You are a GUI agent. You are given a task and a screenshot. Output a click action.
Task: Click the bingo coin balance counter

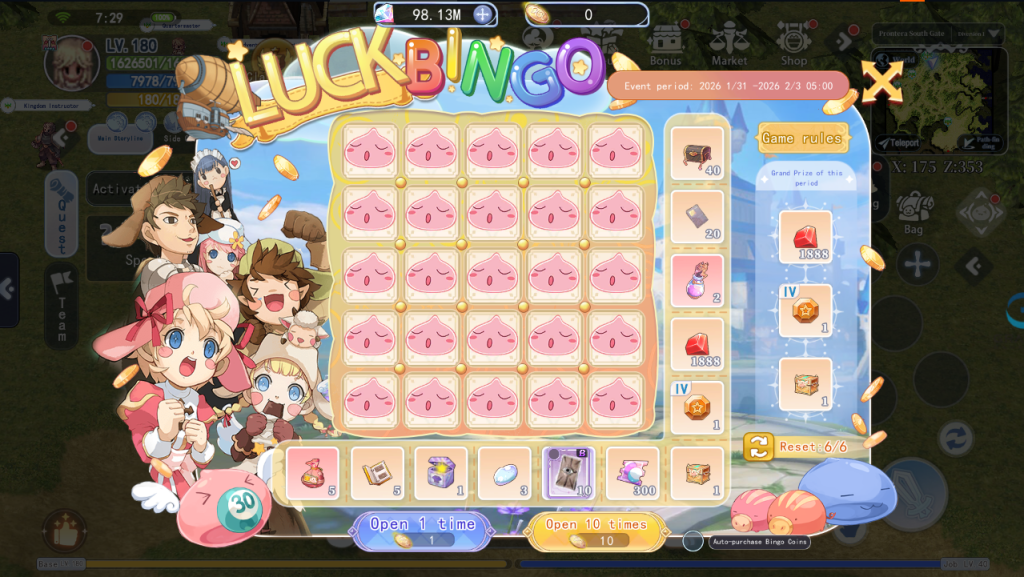(587, 14)
